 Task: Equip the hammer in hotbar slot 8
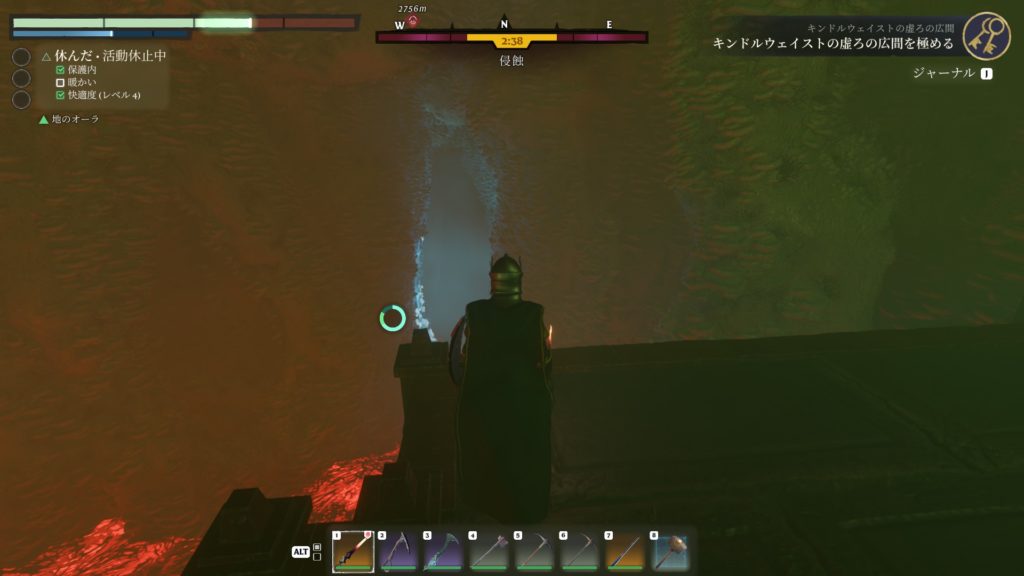670,553
